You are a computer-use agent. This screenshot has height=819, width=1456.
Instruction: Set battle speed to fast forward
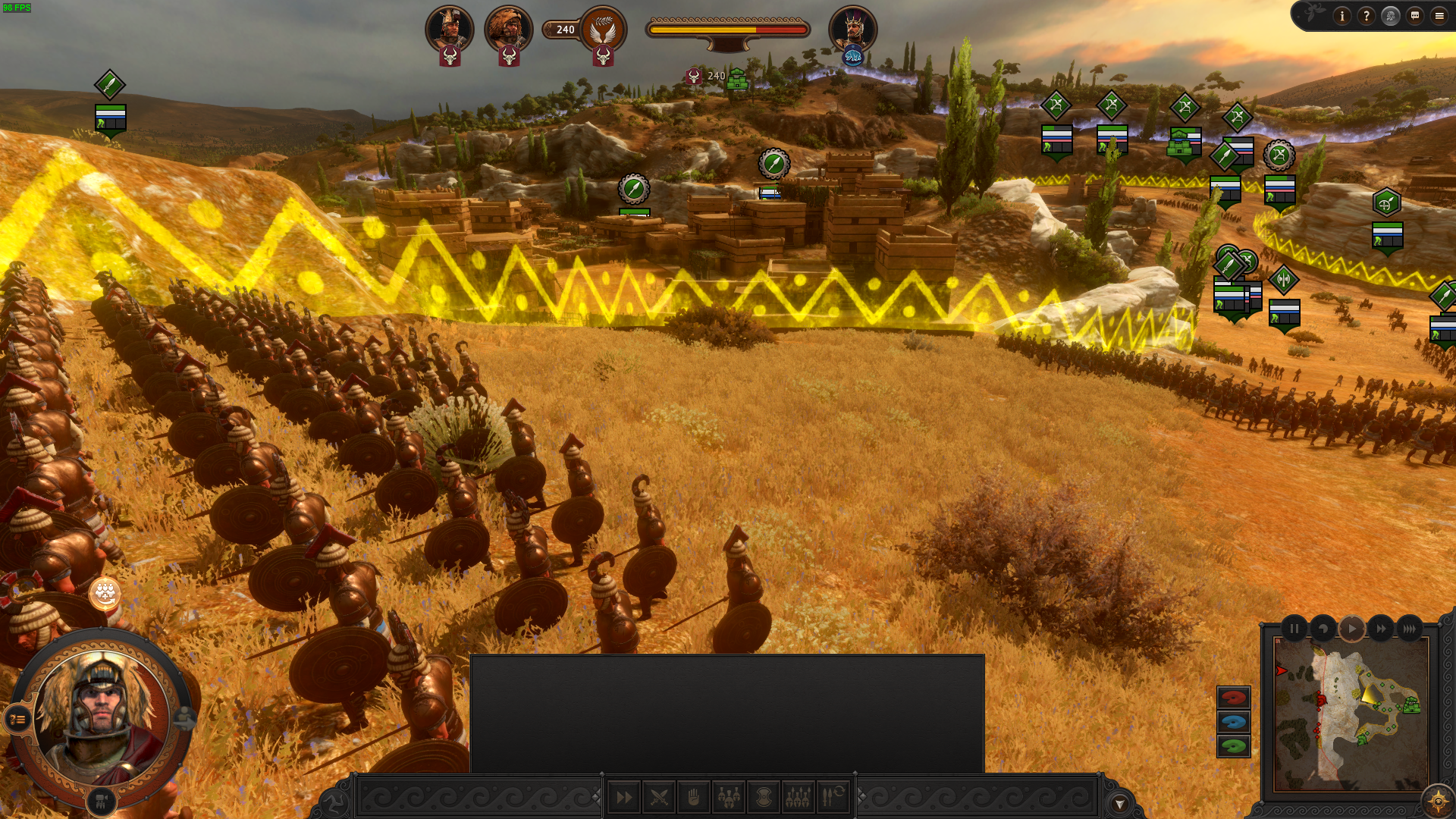click(x=1381, y=629)
